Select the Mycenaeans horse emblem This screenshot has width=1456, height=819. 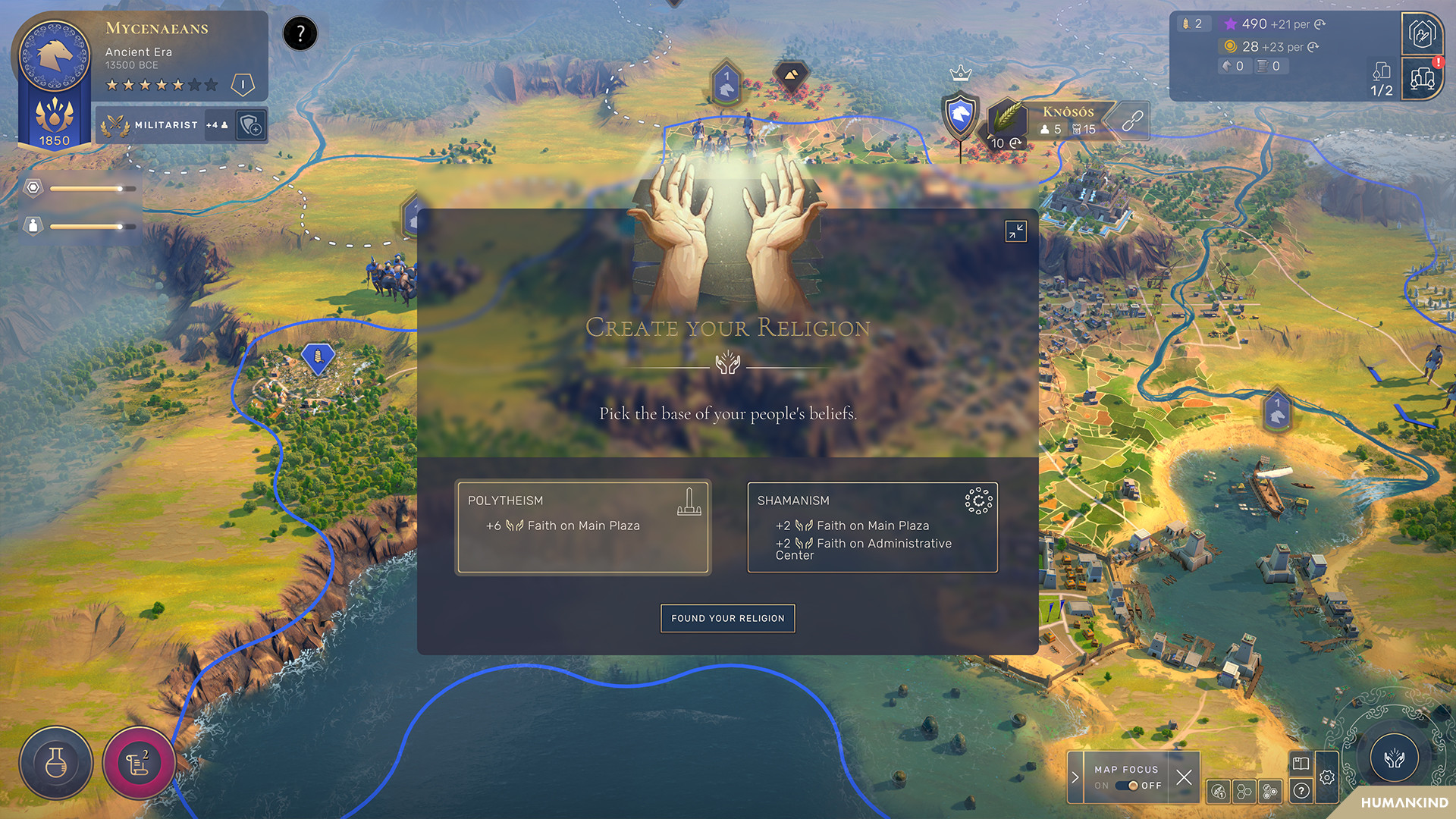pyautogui.click(x=52, y=53)
